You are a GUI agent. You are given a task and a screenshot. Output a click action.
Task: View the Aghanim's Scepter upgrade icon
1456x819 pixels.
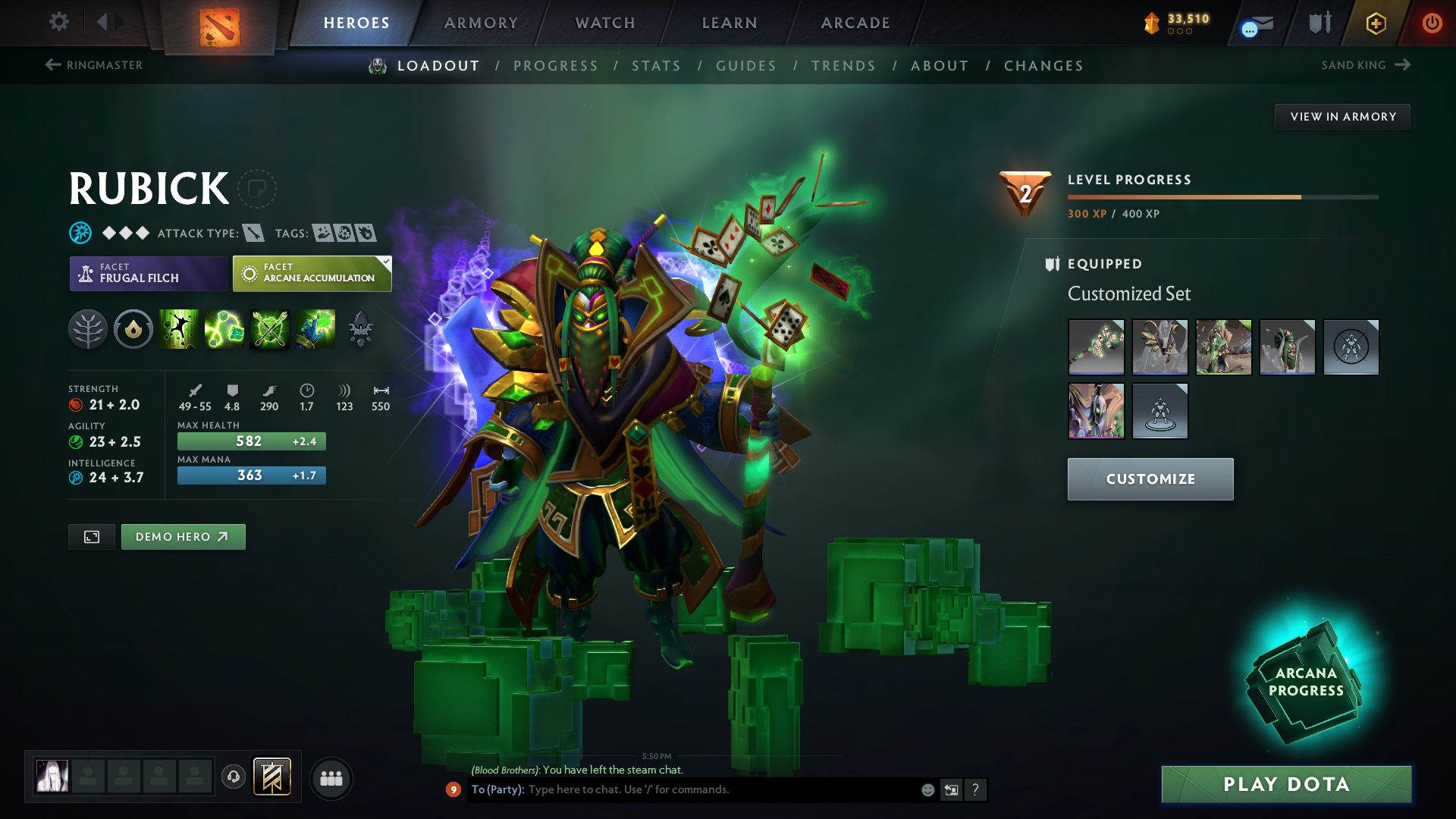pyautogui.click(x=362, y=329)
